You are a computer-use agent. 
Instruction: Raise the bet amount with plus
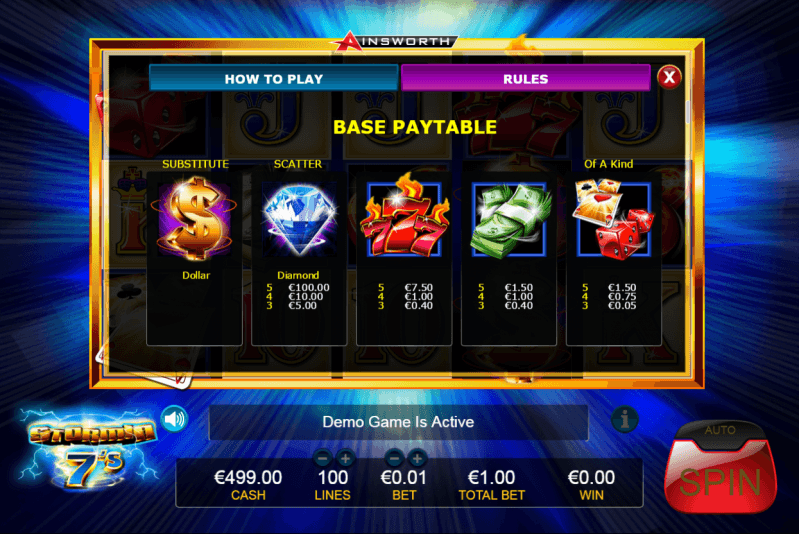(417, 459)
